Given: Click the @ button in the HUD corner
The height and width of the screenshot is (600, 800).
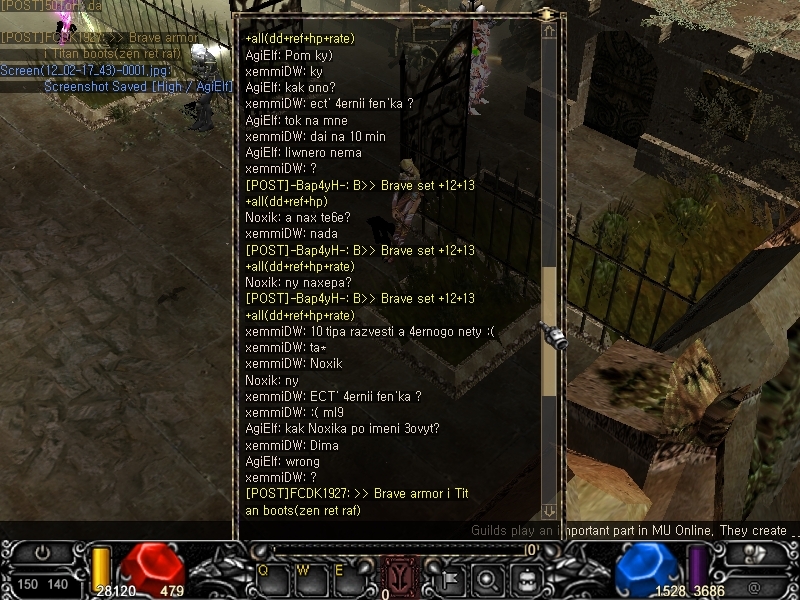Looking at the screenshot, I should coord(753,586).
